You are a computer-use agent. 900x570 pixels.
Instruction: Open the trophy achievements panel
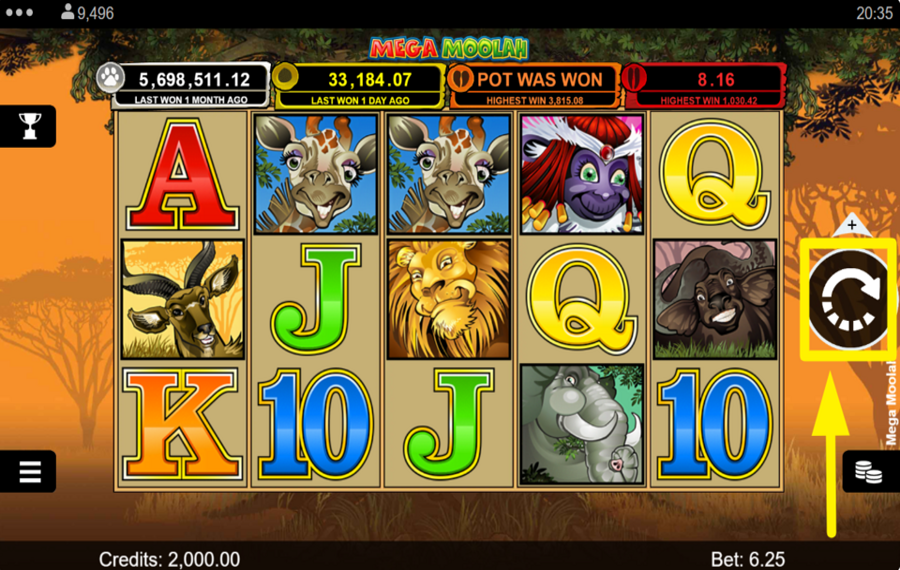pyautogui.click(x=29, y=126)
